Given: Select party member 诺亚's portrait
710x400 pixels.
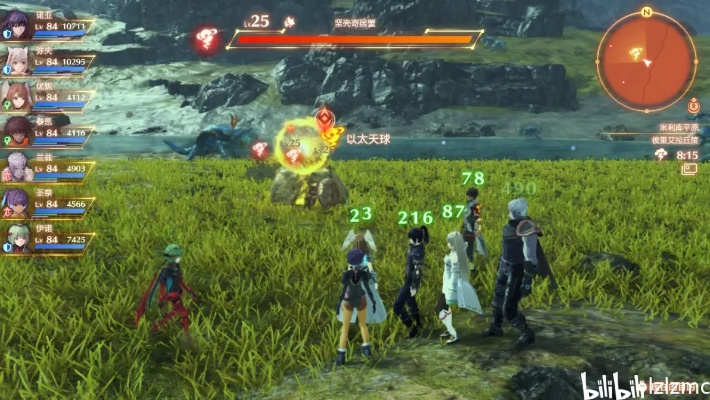Looking at the screenshot, I should [16, 25].
